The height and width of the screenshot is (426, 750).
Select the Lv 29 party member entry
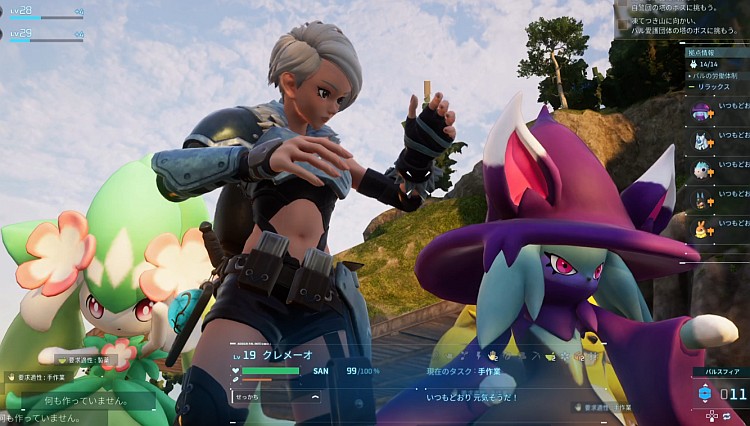(x=46, y=35)
